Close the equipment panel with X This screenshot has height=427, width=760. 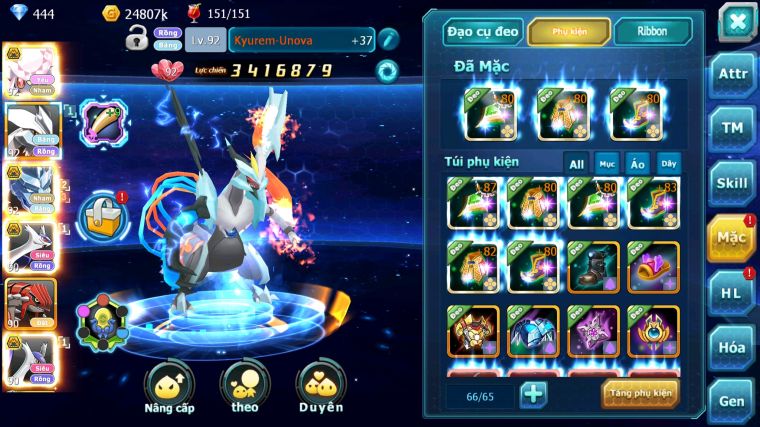tap(736, 22)
